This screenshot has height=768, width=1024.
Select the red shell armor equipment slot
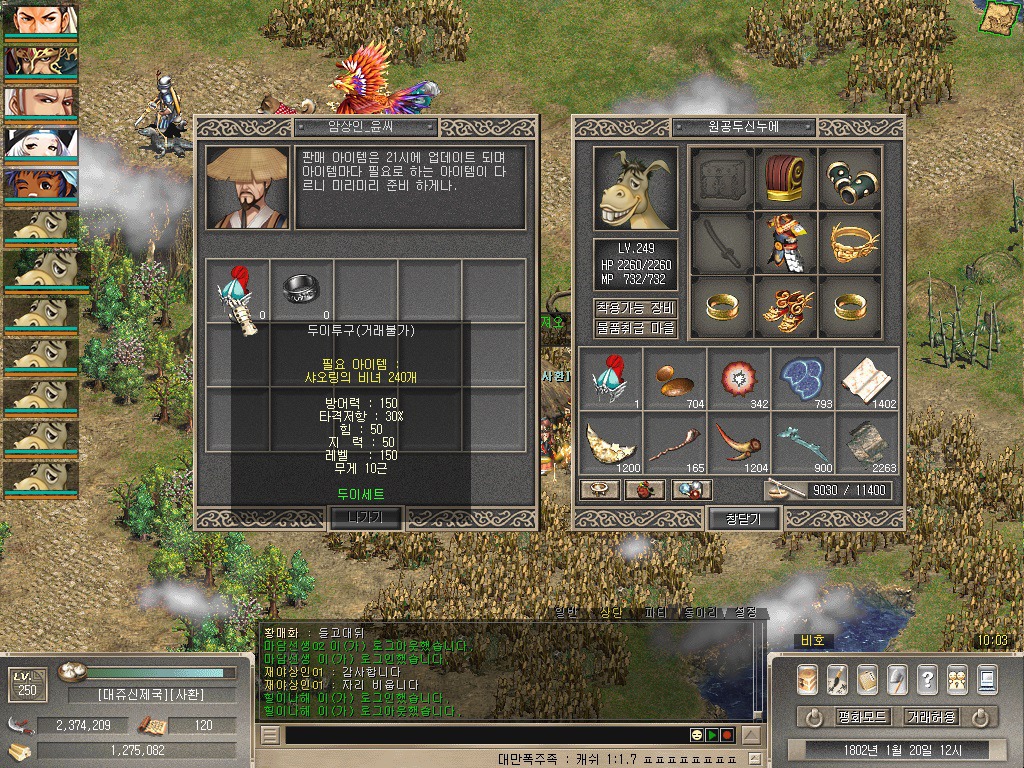point(786,178)
